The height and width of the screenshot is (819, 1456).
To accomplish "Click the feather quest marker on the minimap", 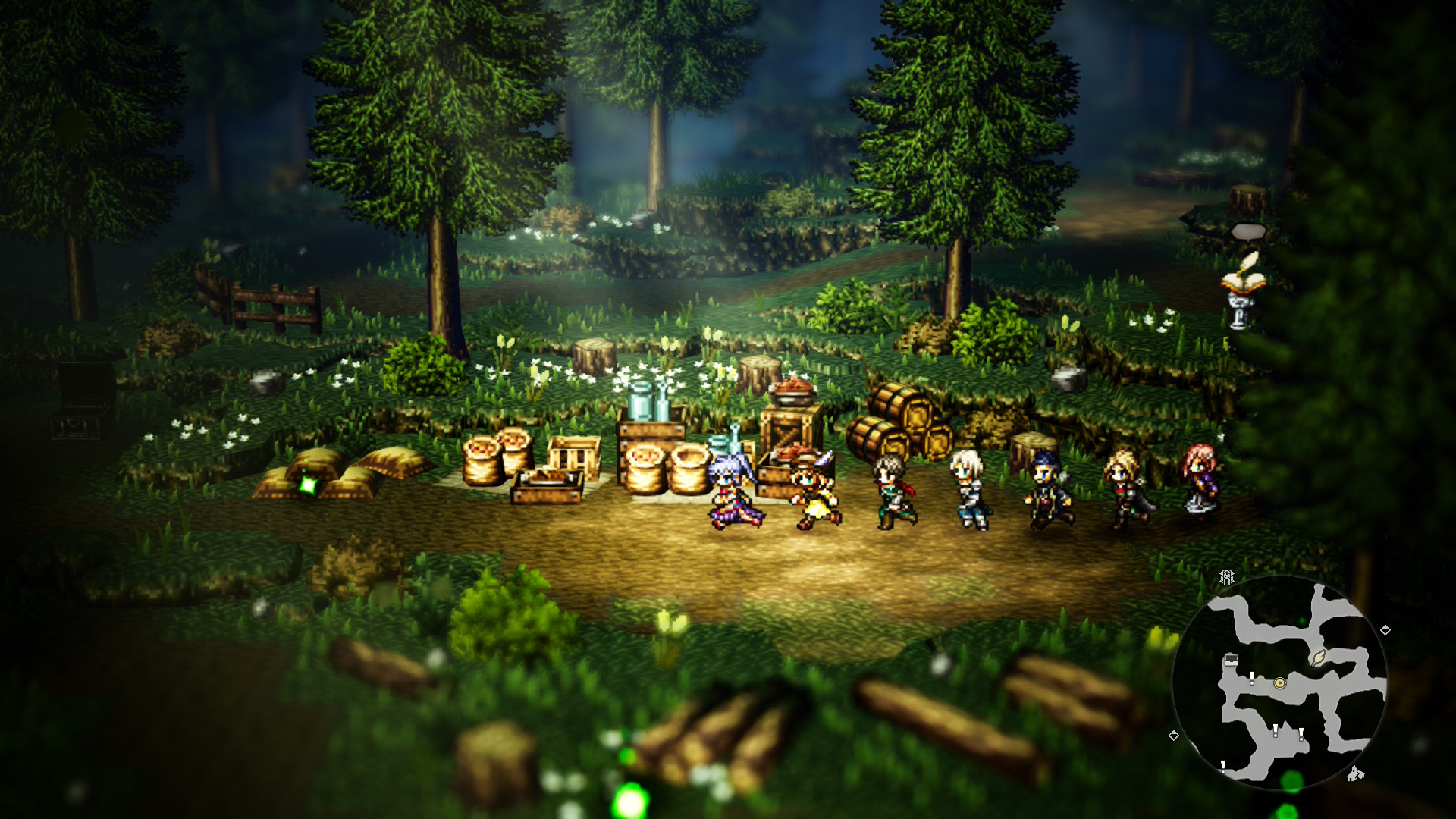I will [1318, 659].
